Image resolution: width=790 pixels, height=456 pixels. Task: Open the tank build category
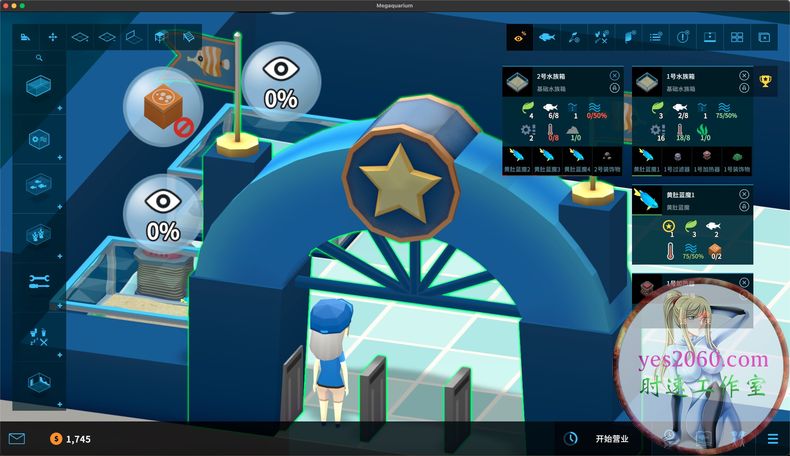coord(40,88)
